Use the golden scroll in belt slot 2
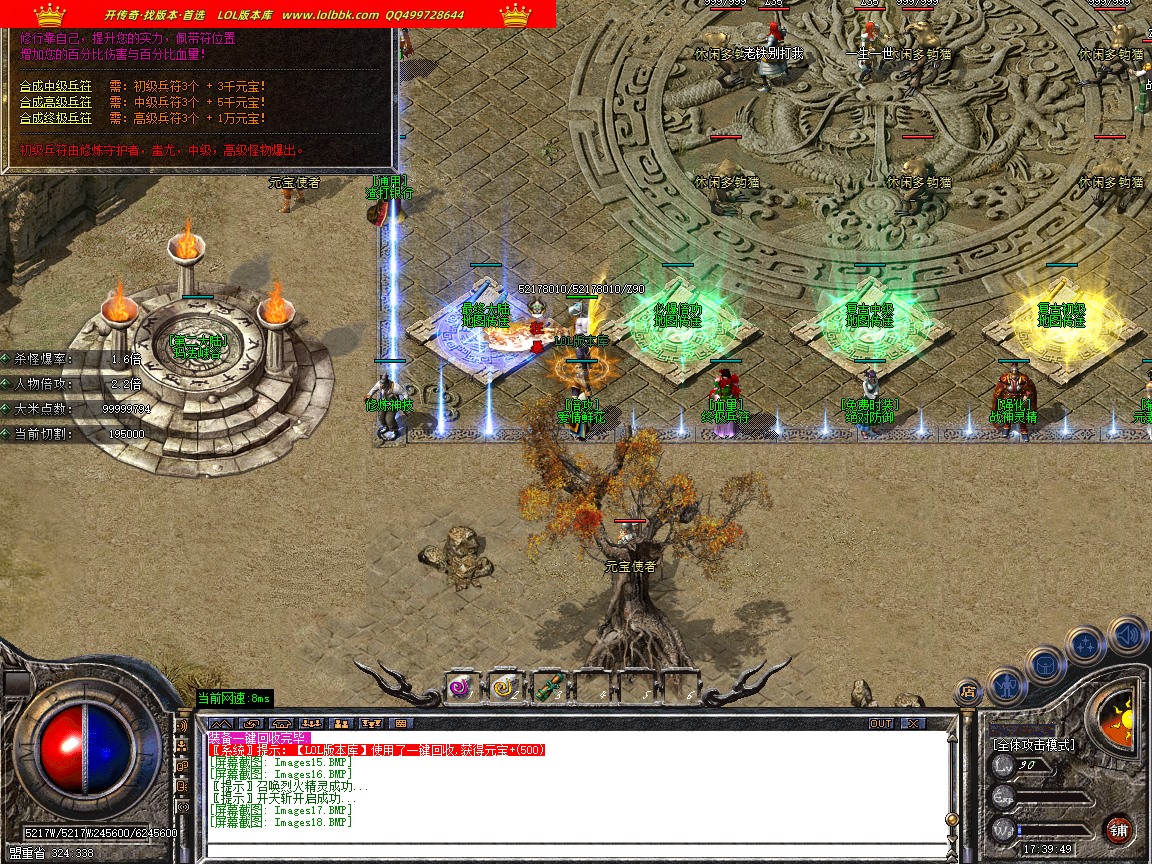 503,687
